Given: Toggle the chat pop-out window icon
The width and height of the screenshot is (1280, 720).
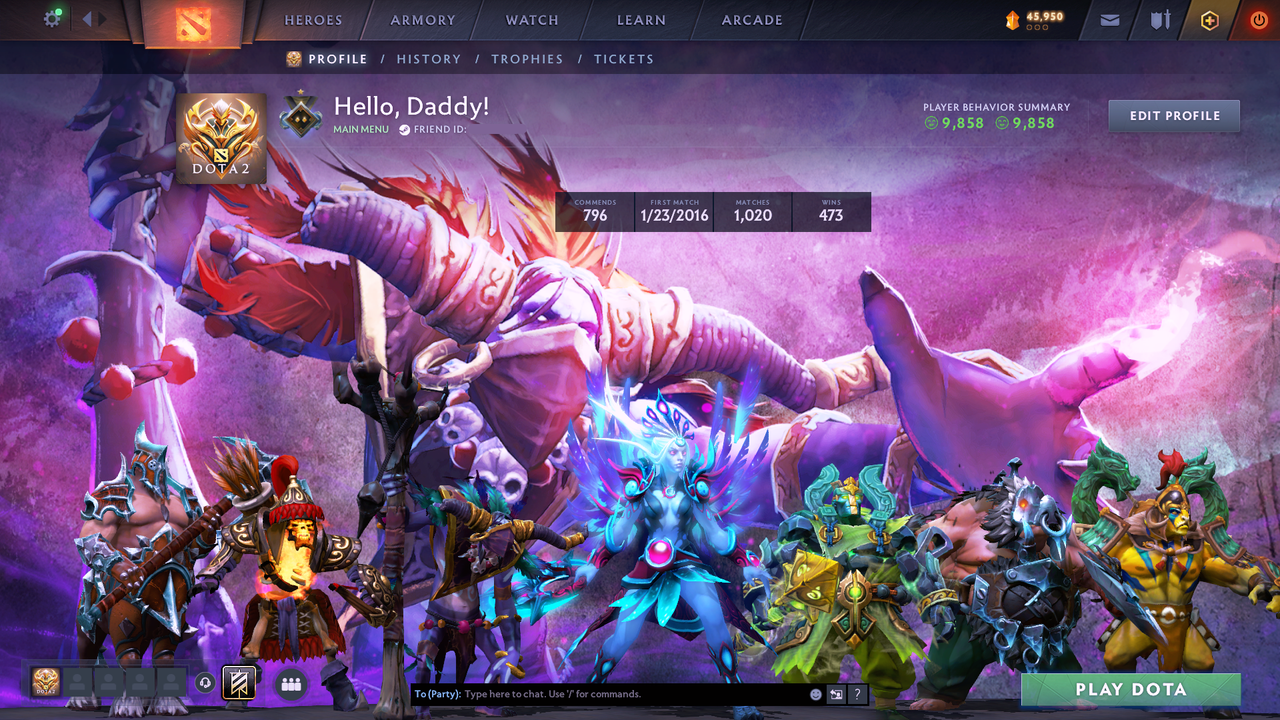Looking at the screenshot, I should point(834,693).
